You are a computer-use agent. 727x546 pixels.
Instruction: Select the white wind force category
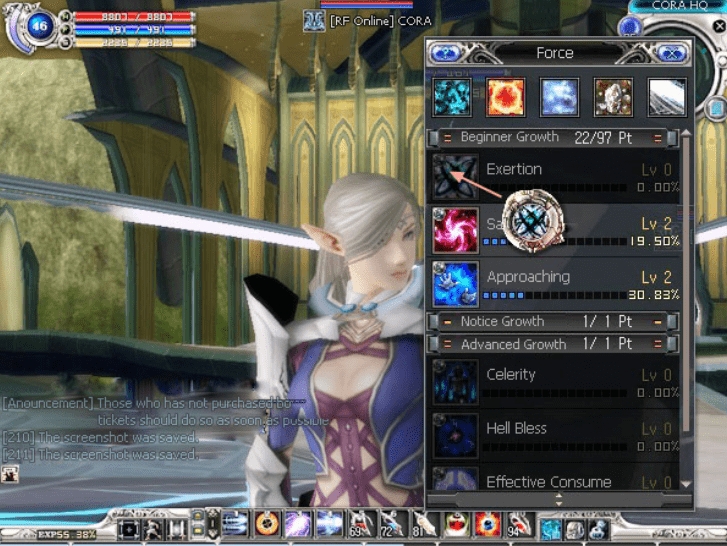pos(666,98)
